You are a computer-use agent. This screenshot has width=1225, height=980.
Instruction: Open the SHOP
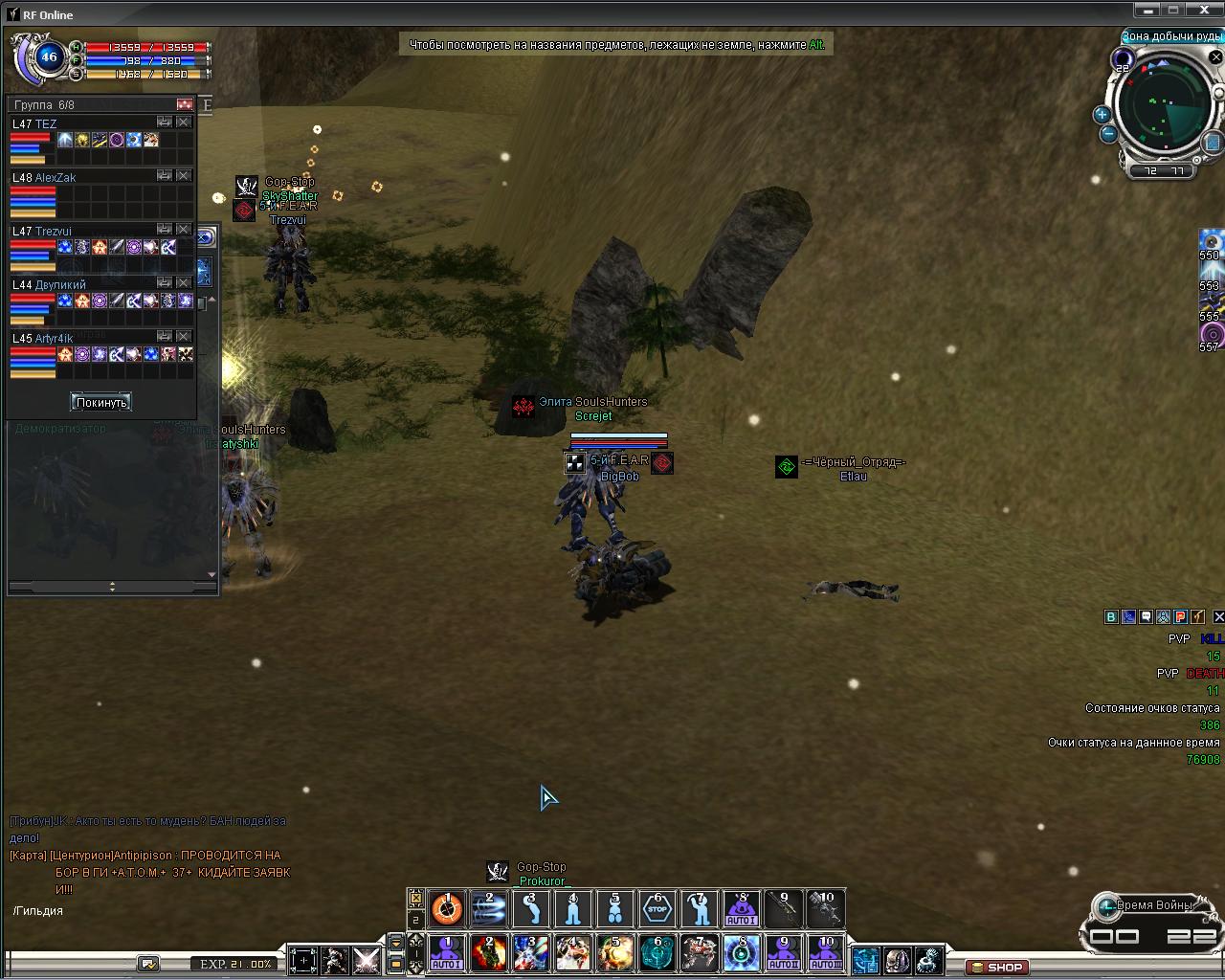(x=997, y=967)
